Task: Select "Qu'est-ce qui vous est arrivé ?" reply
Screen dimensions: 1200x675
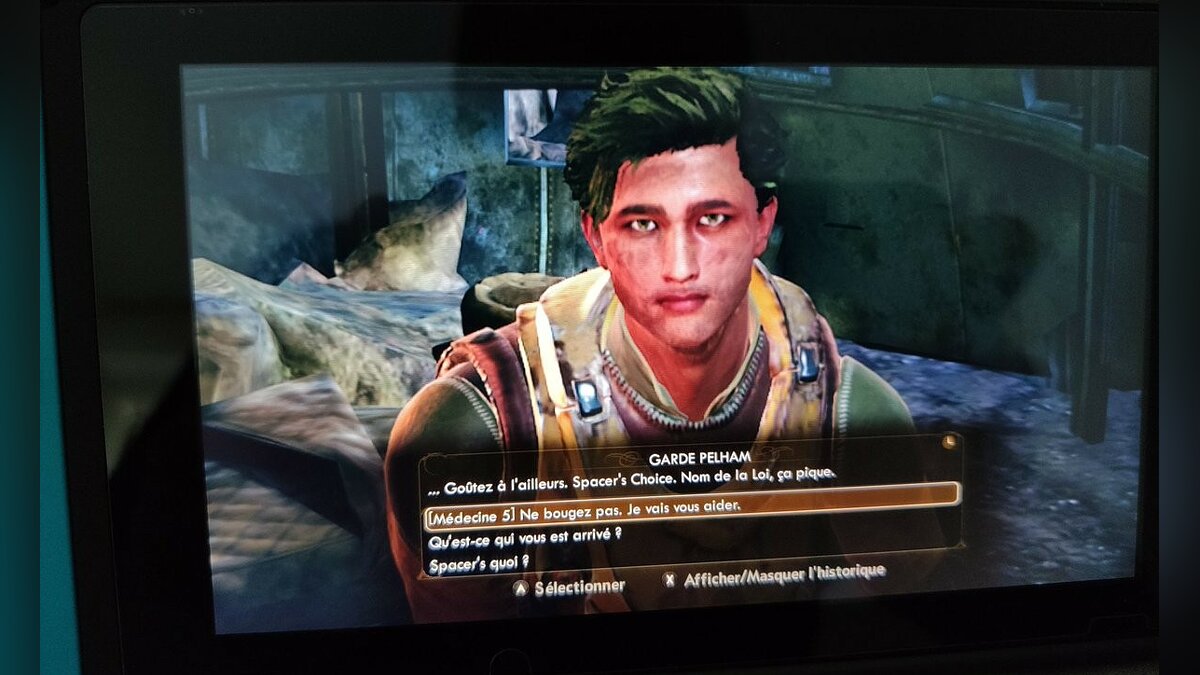Action: 525,538
